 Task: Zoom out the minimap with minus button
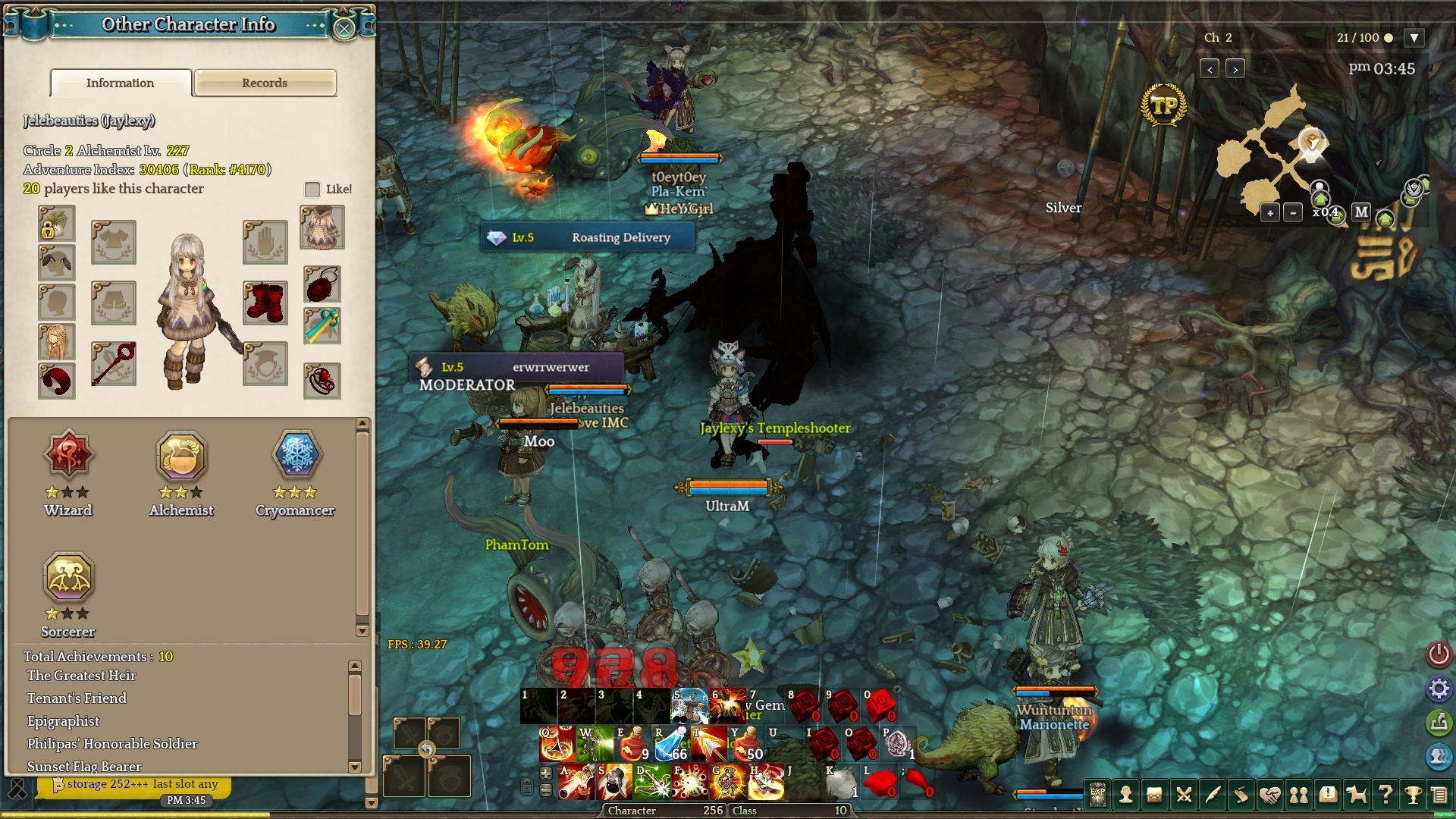pyautogui.click(x=1293, y=213)
